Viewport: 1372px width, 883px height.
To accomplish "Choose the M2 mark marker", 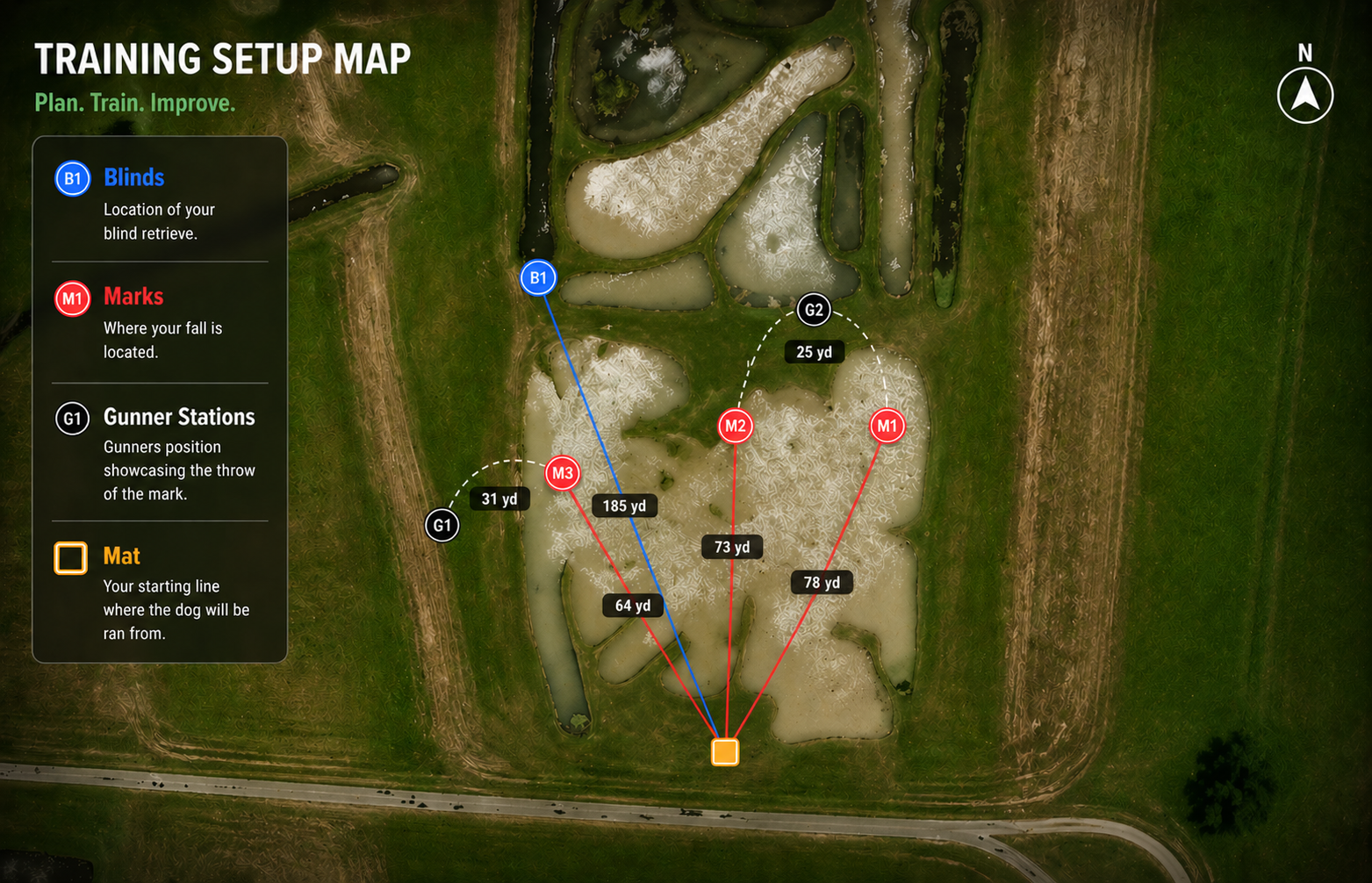I will tap(735, 427).
